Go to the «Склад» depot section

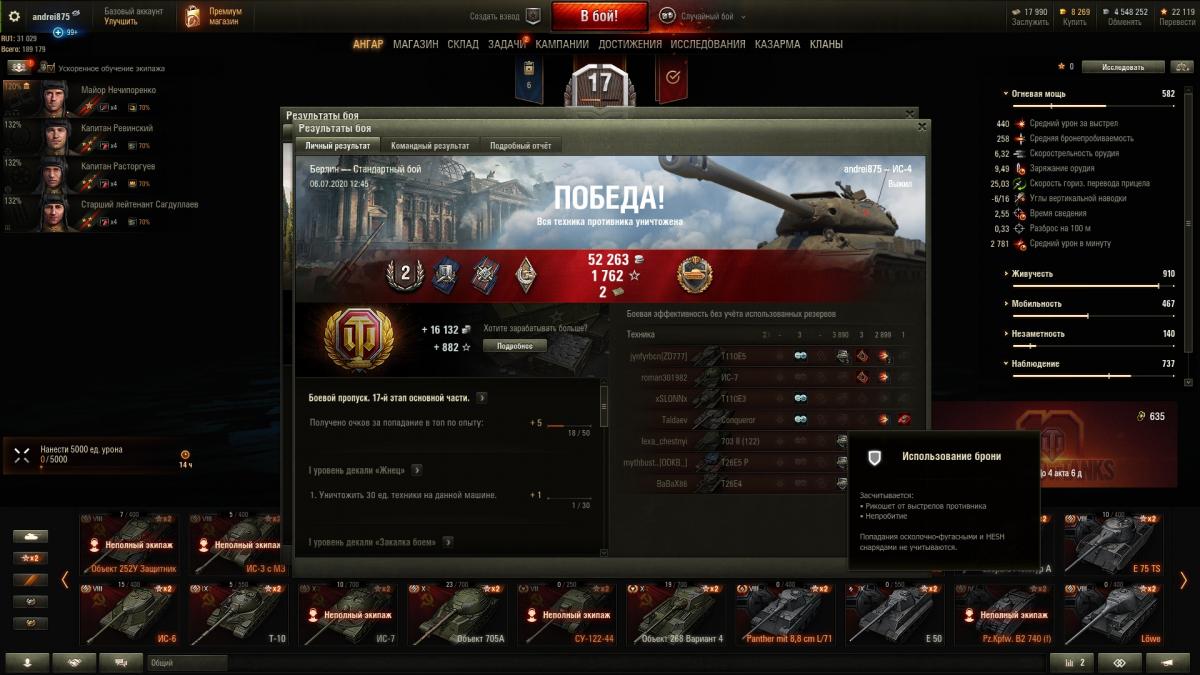[463, 44]
